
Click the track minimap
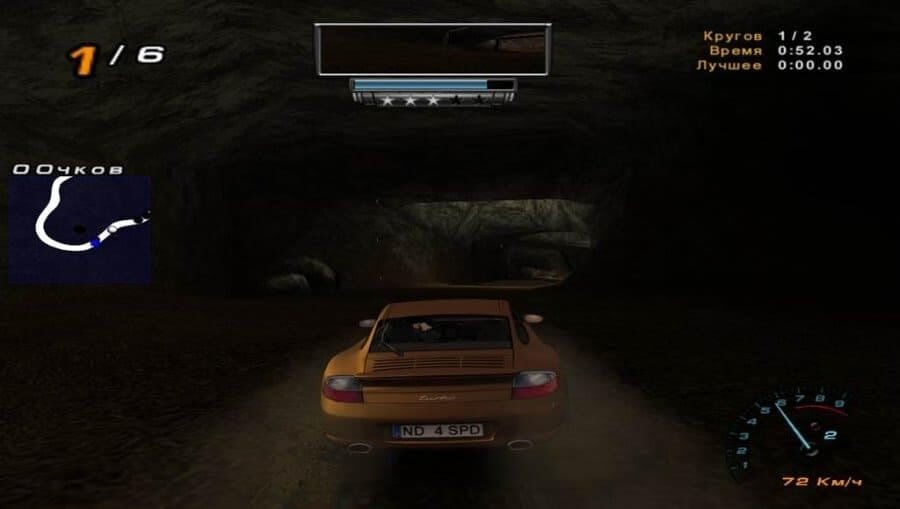click(x=80, y=229)
